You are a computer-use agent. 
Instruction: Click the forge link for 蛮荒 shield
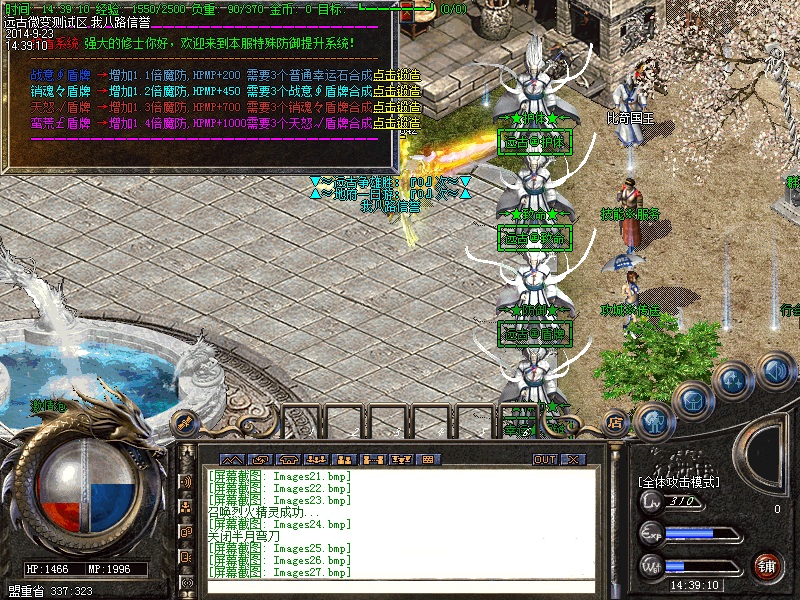click(x=397, y=123)
